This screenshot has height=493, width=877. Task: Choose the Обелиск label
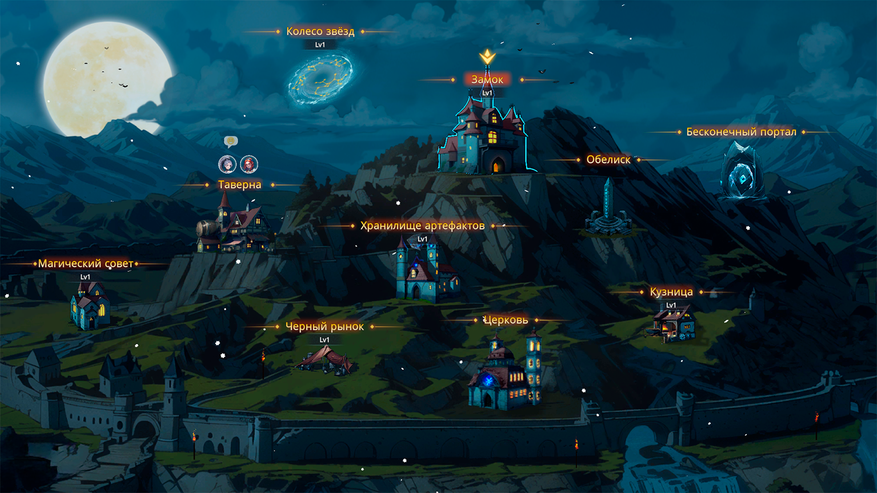coord(608,160)
